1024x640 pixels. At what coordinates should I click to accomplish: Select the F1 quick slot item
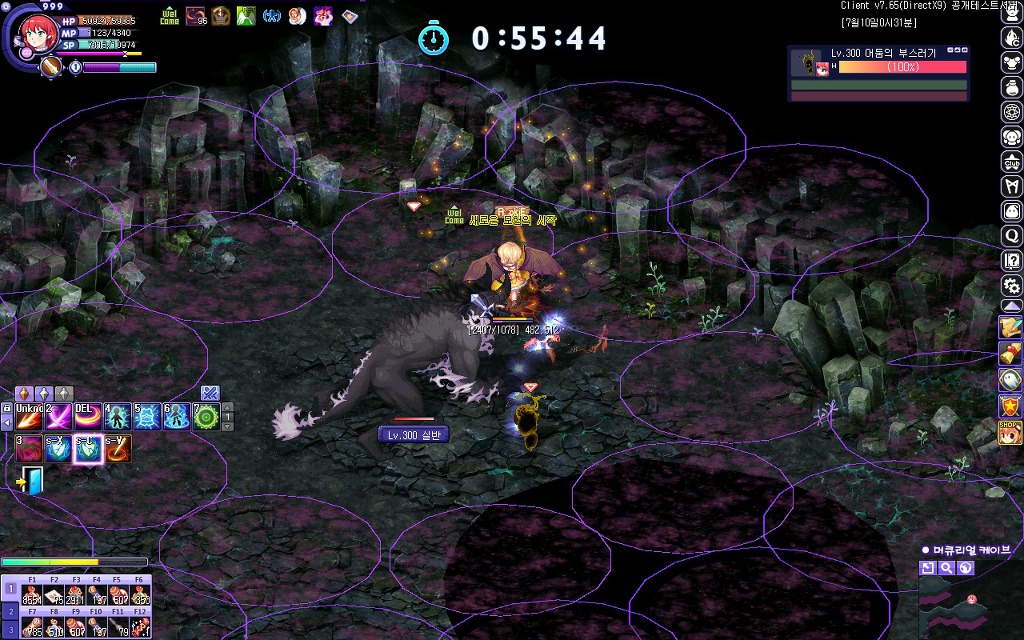point(32,593)
